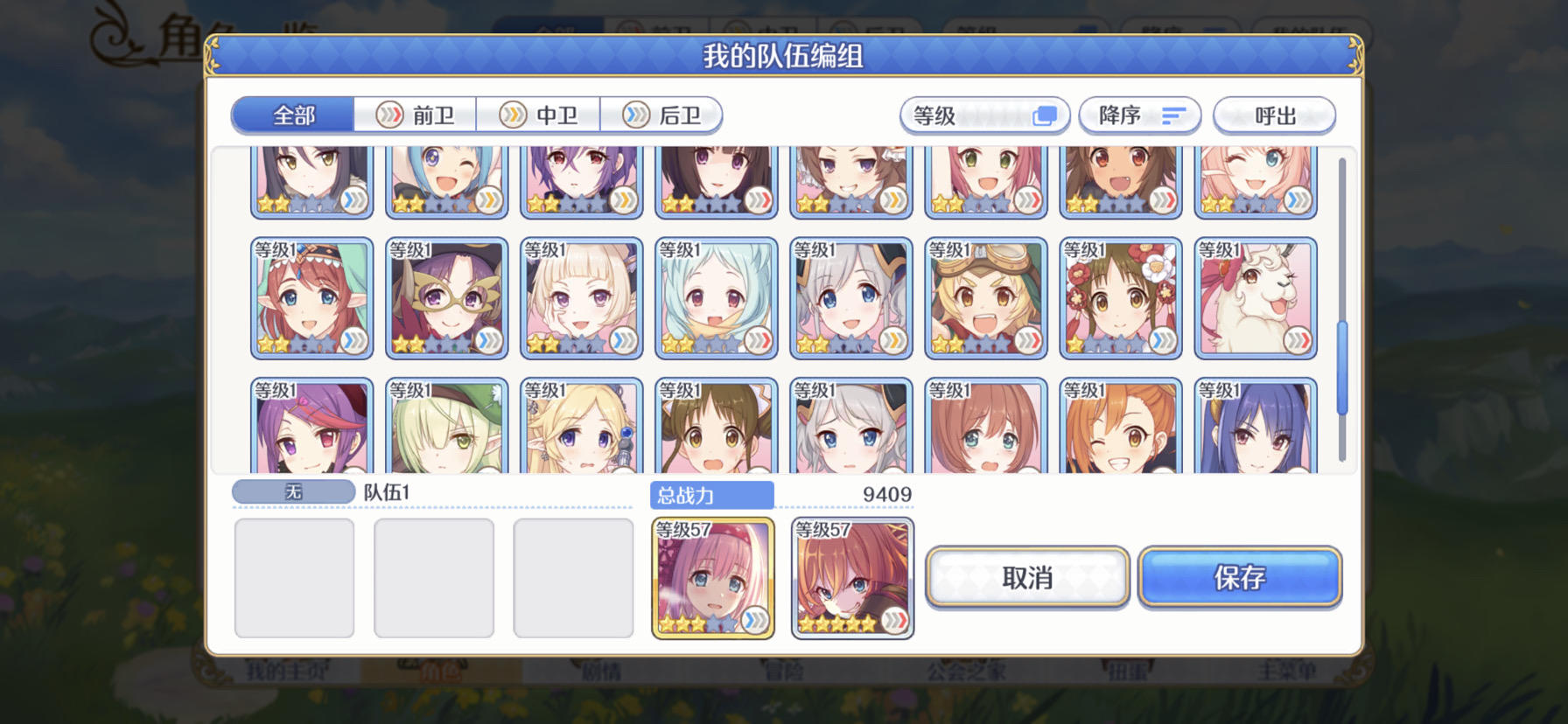The width and height of the screenshot is (1568, 724).
Task: Toggle the 降序 descending sort order
Action: (1140, 115)
